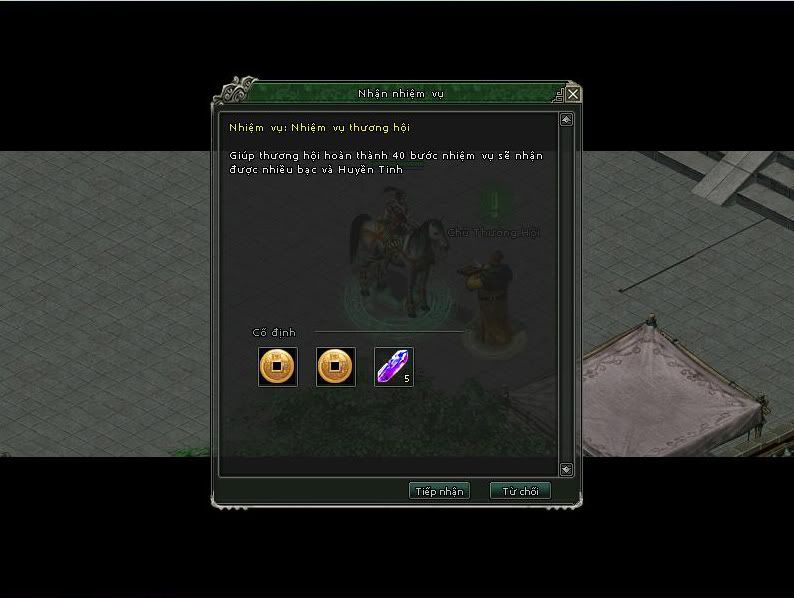Select the purple Huyền Tinh crystal reward
794x598 pixels.
(393, 367)
